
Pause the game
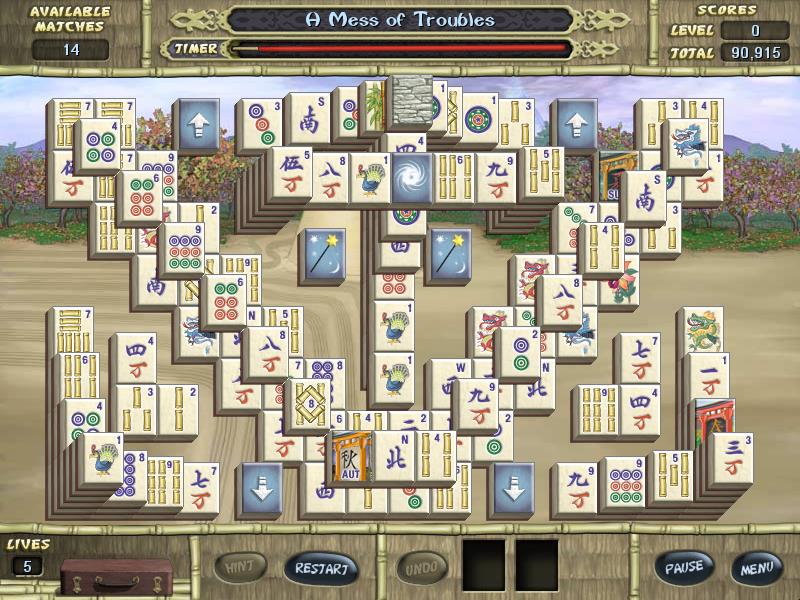click(684, 567)
